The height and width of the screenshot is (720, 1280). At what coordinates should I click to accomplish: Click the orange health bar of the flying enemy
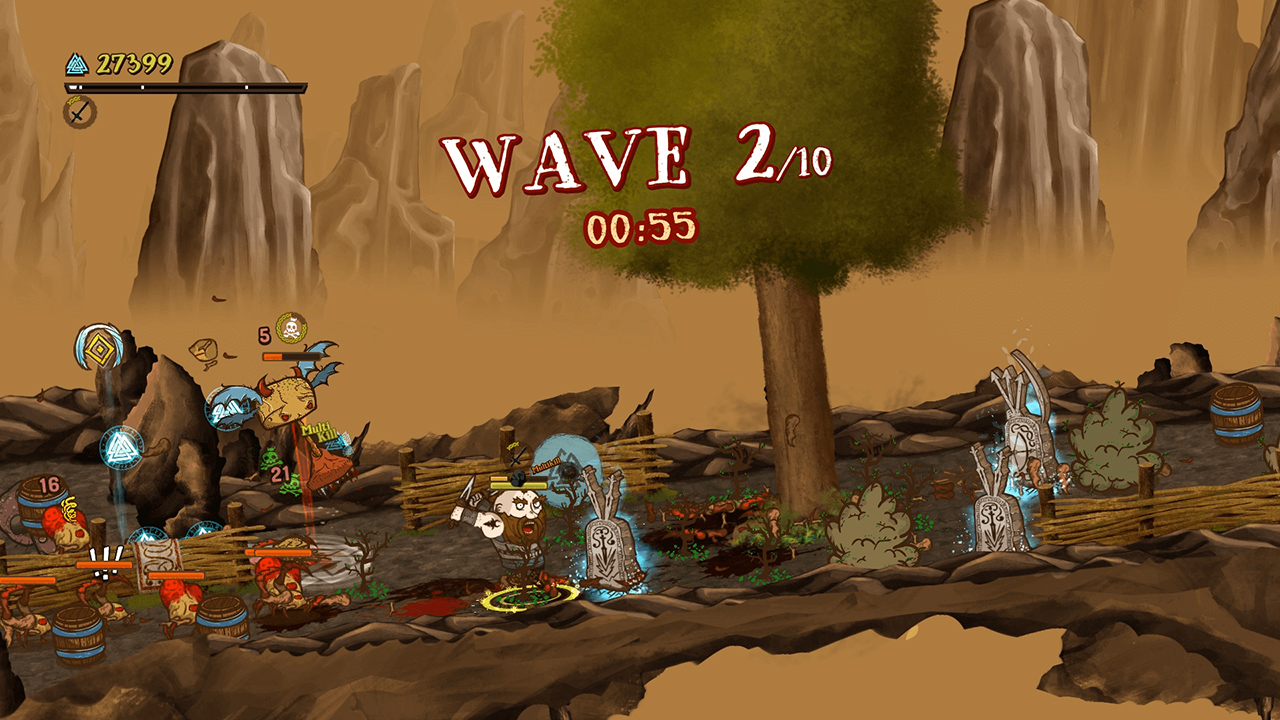[x=293, y=356]
